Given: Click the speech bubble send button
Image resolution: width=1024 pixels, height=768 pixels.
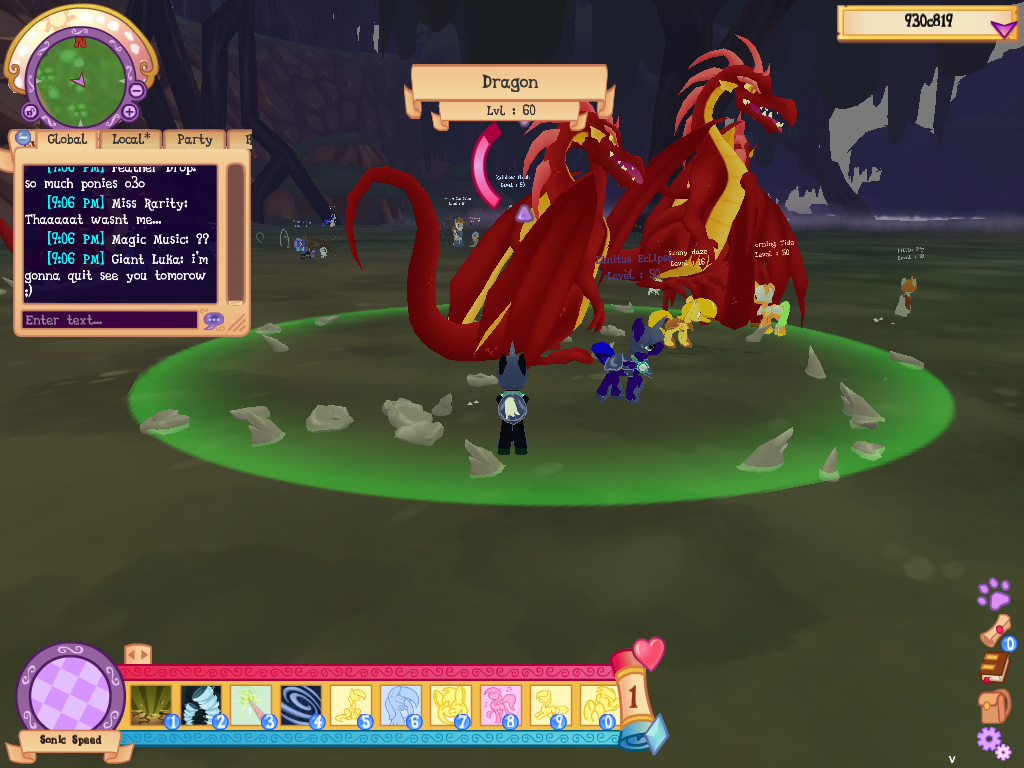Looking at the screenshot, I should tap(213, 321).
